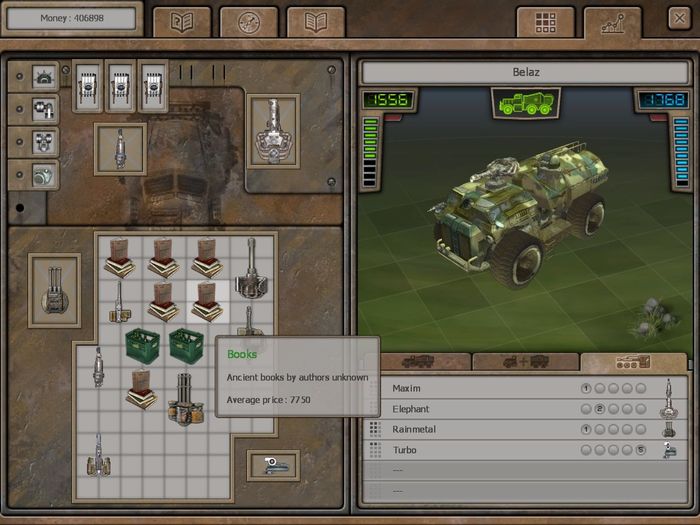Select the engine parts category button
Viewport: 700px width, 525px height.
pyautogui.click(x=44, y=109)
